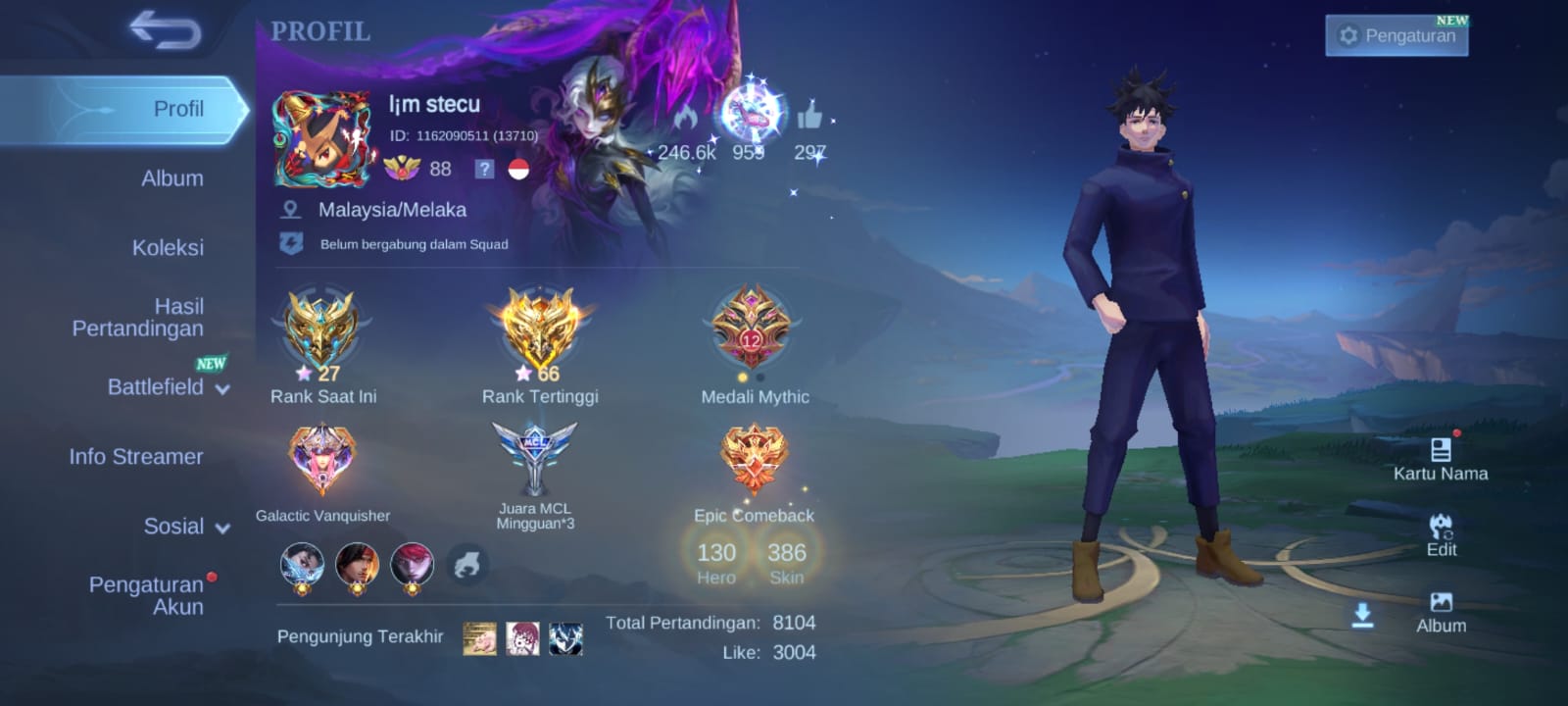Viewport: 1568px width, 706px height.
Task: Open Pengaturan Akun account settings
Action: (147, 595)
